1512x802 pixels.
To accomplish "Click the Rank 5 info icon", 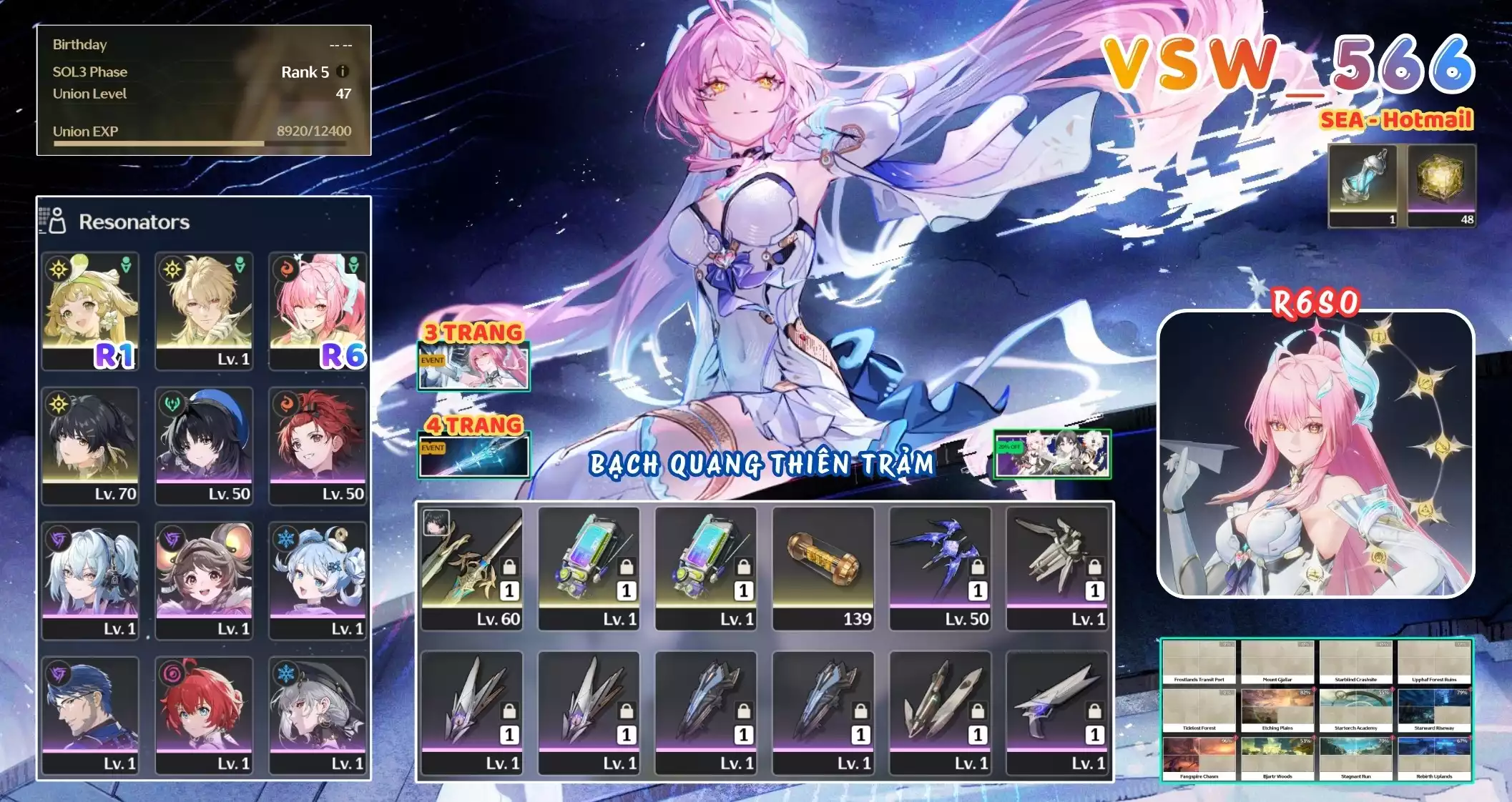I will click(341, 71).
